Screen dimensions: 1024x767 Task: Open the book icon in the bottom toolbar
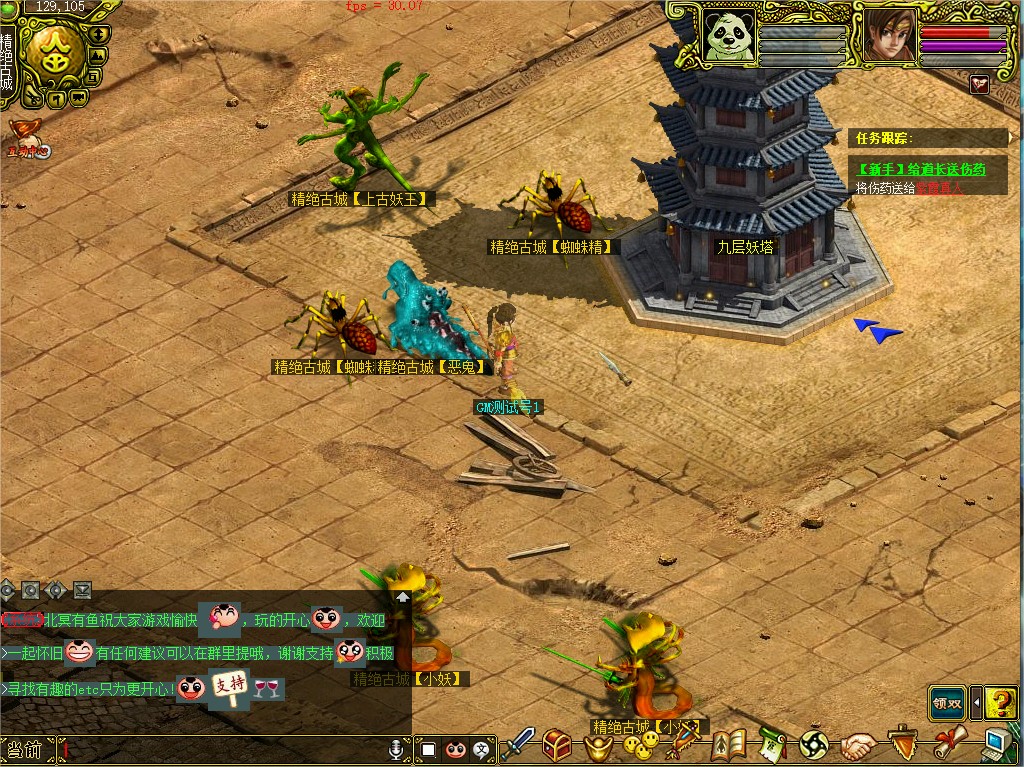[729, 744]
